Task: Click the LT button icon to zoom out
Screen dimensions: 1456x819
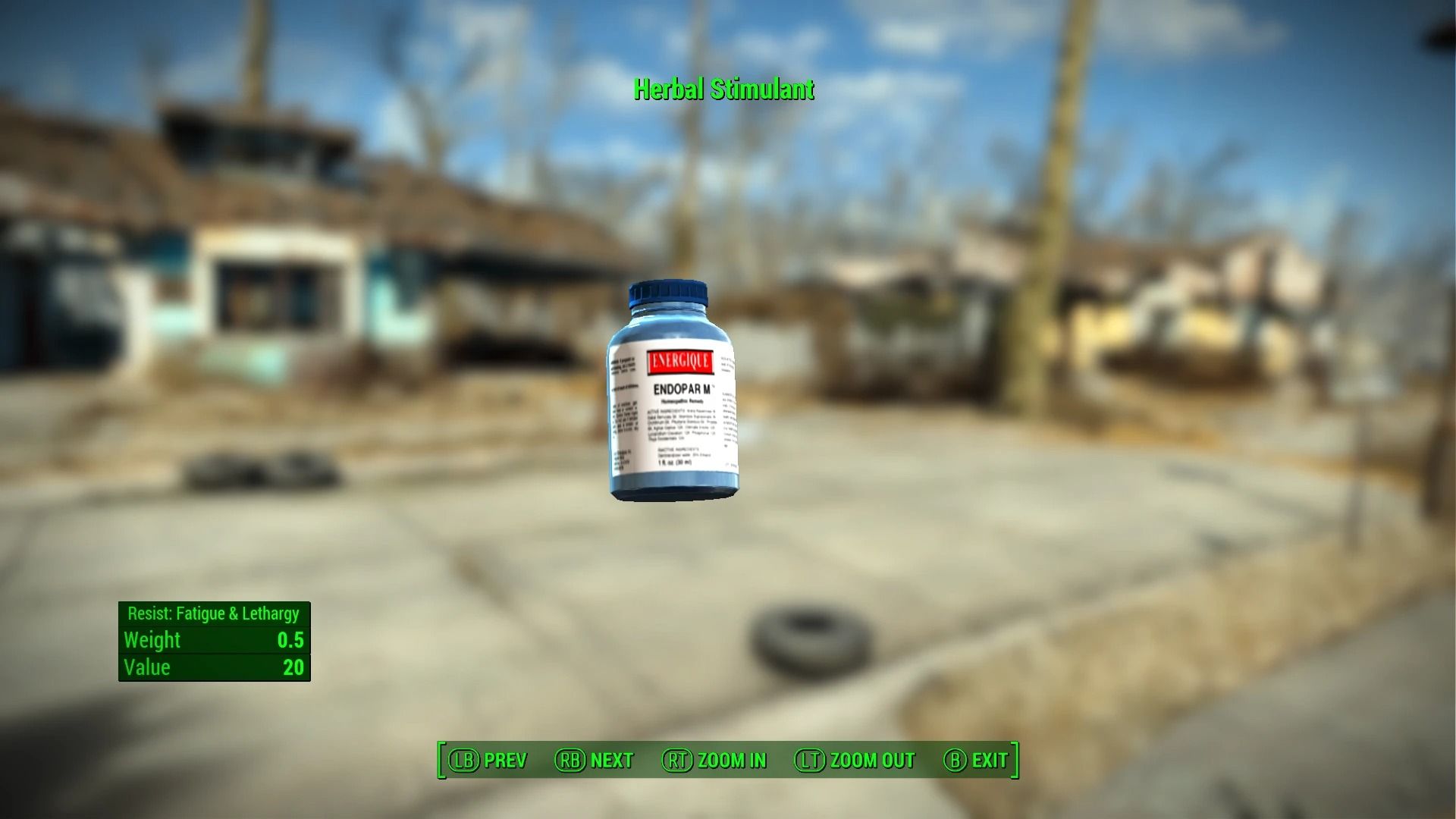Action: [x=811, y=760]
